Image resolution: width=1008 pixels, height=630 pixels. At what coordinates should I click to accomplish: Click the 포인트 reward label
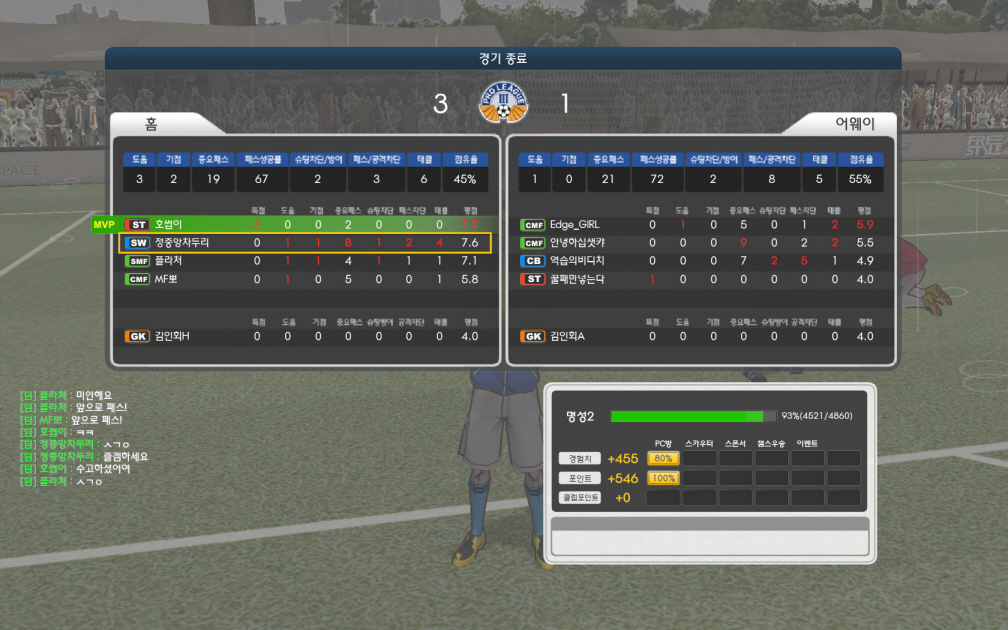(x=580, y=478)
